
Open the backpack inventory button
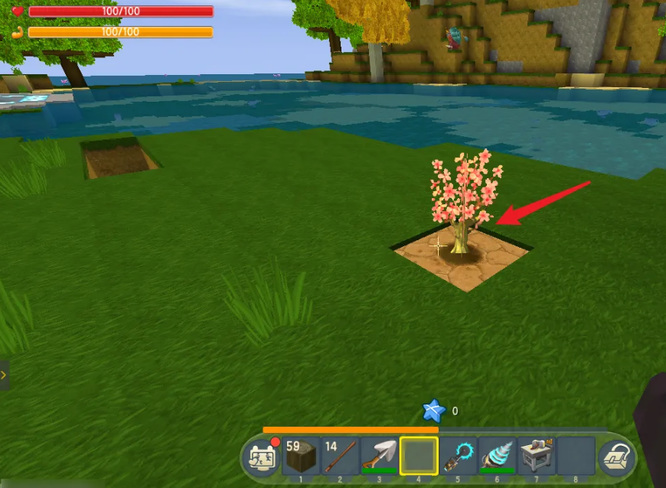click(x=614, y=458)
